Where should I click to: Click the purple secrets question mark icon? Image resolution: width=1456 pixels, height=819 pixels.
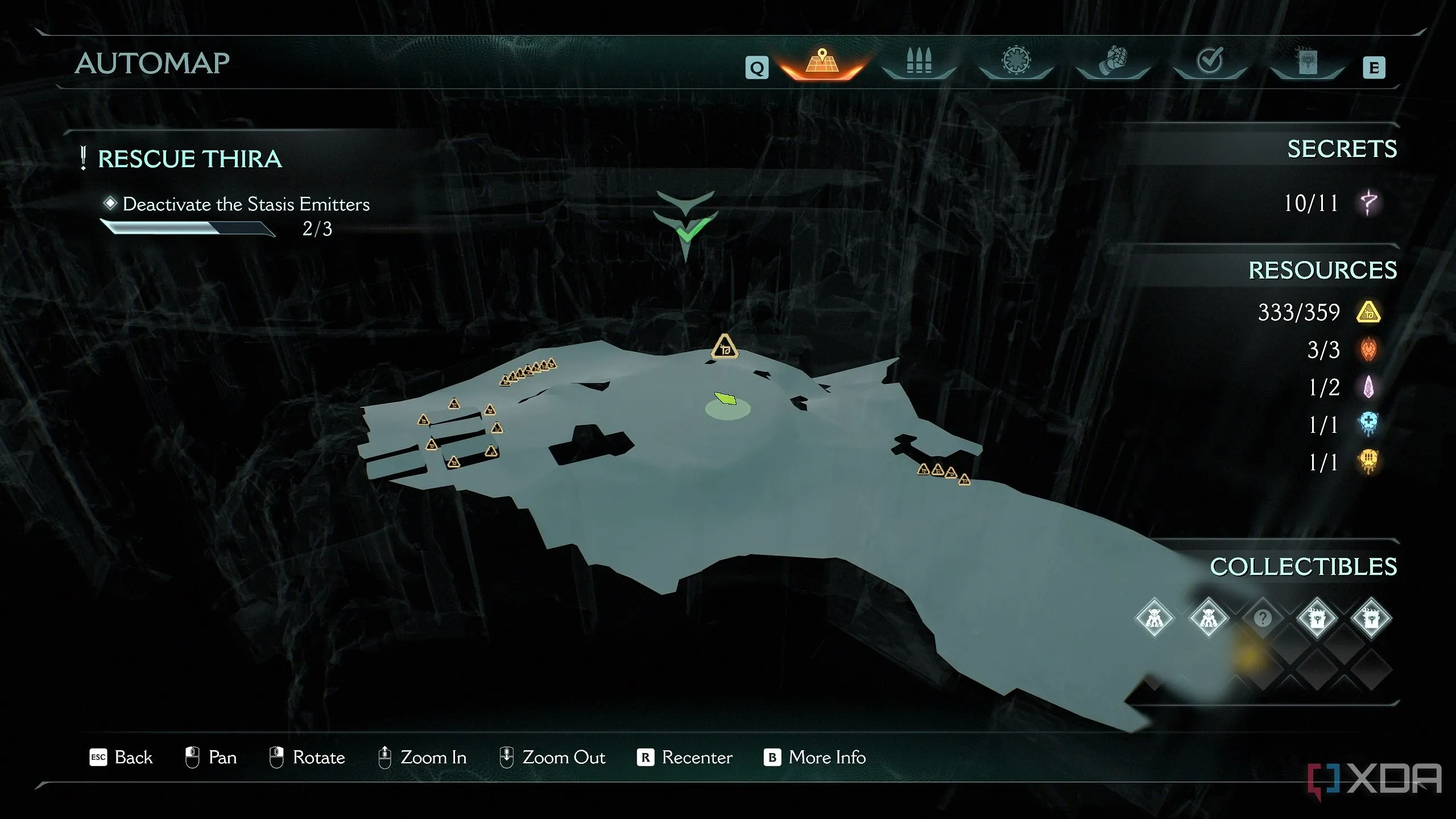1368,202
